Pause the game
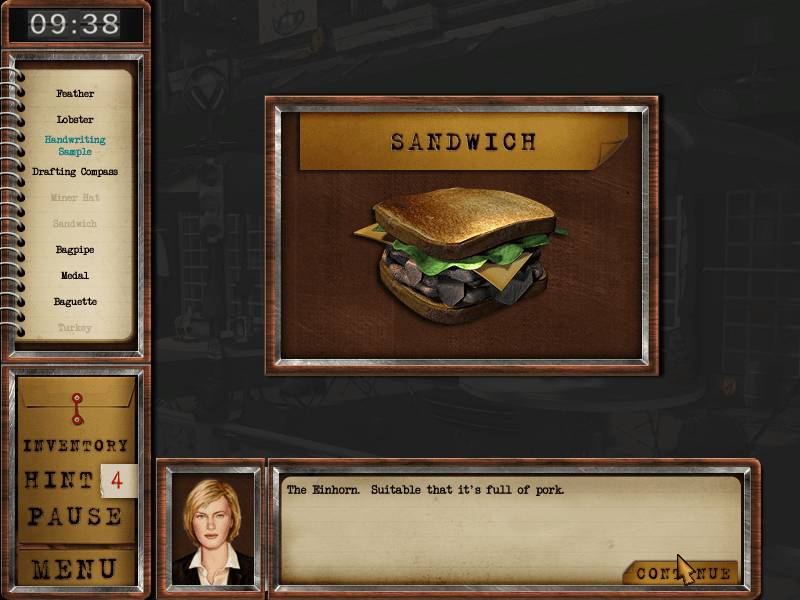Image resolution: width=800 pixels, height=600 pixels. 76,517
